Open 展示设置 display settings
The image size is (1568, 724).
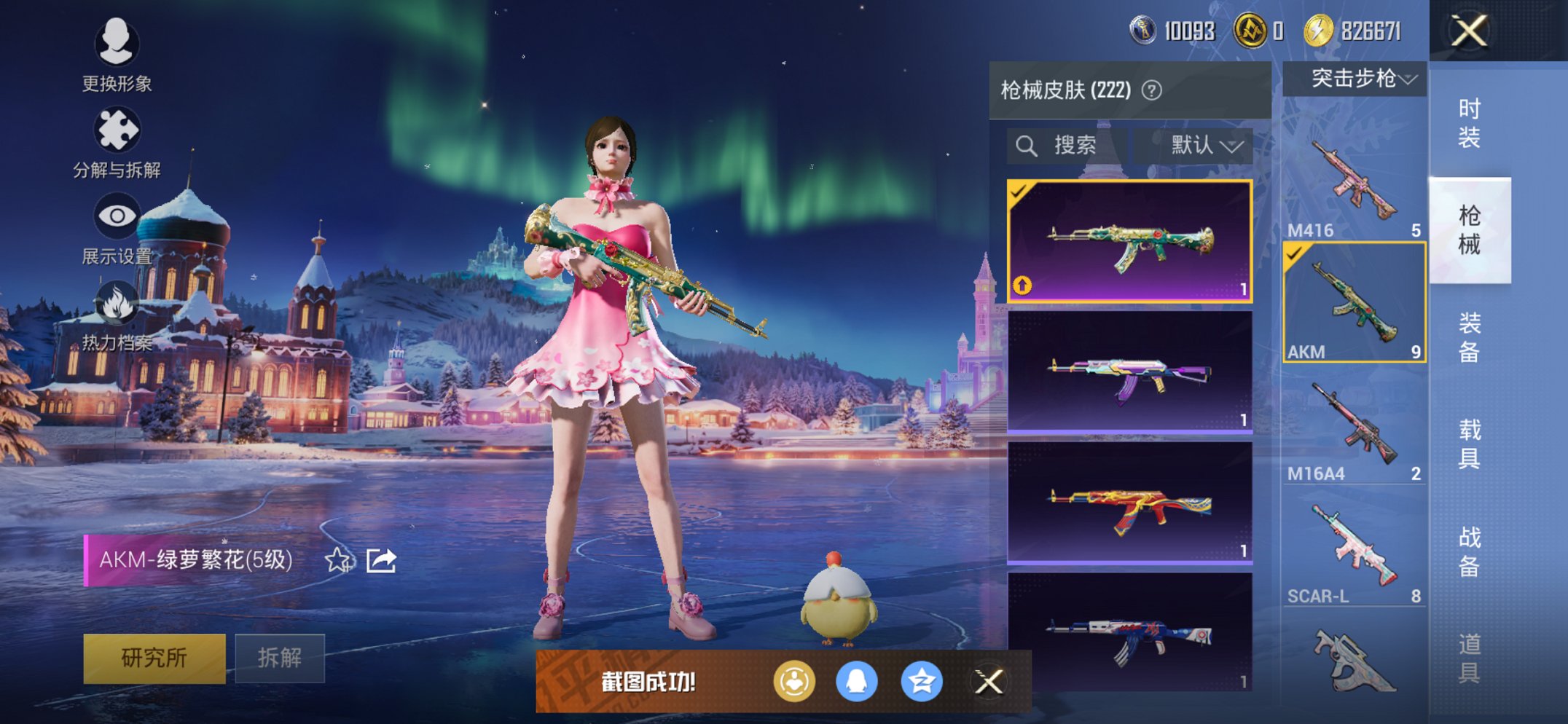(x=117, y=215)
